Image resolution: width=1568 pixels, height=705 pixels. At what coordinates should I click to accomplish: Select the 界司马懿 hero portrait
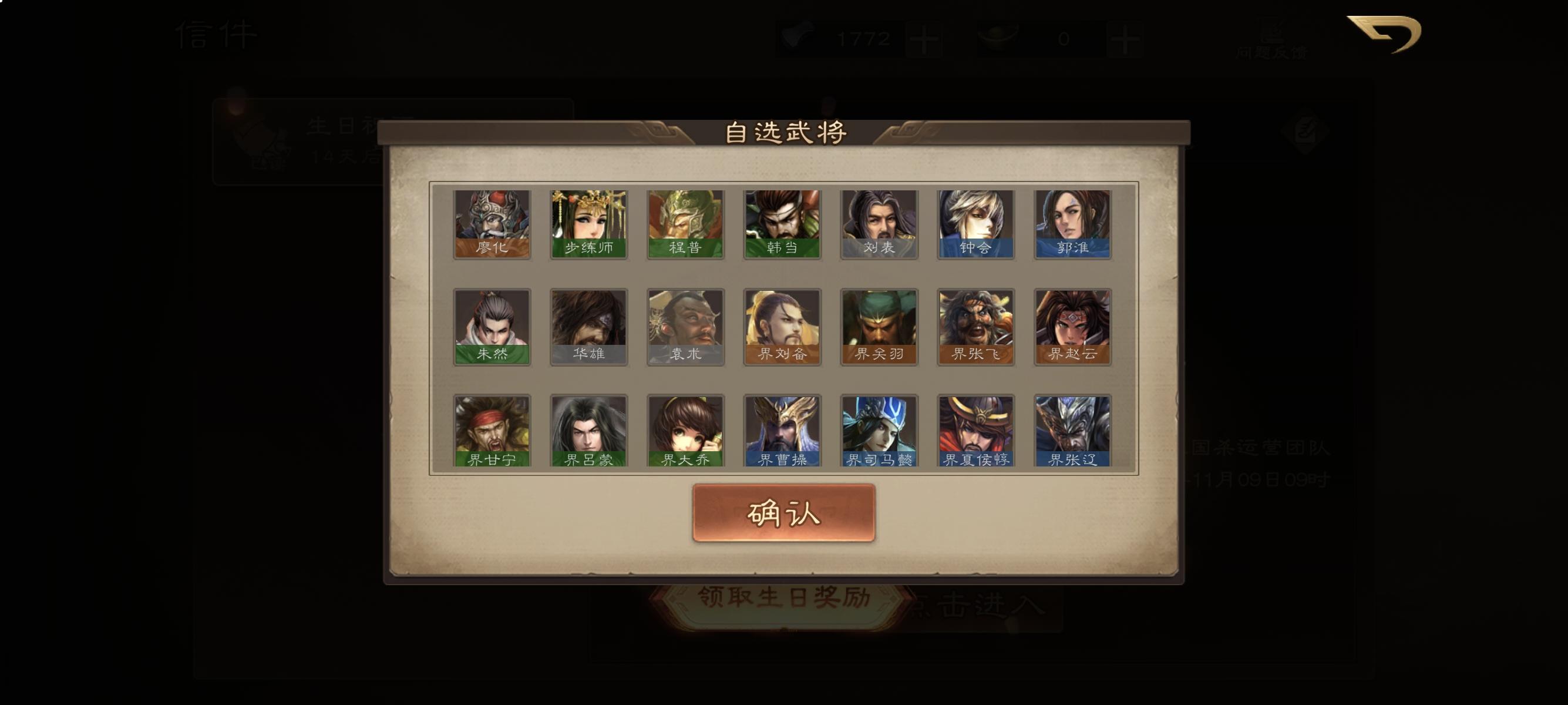point(877,431)
